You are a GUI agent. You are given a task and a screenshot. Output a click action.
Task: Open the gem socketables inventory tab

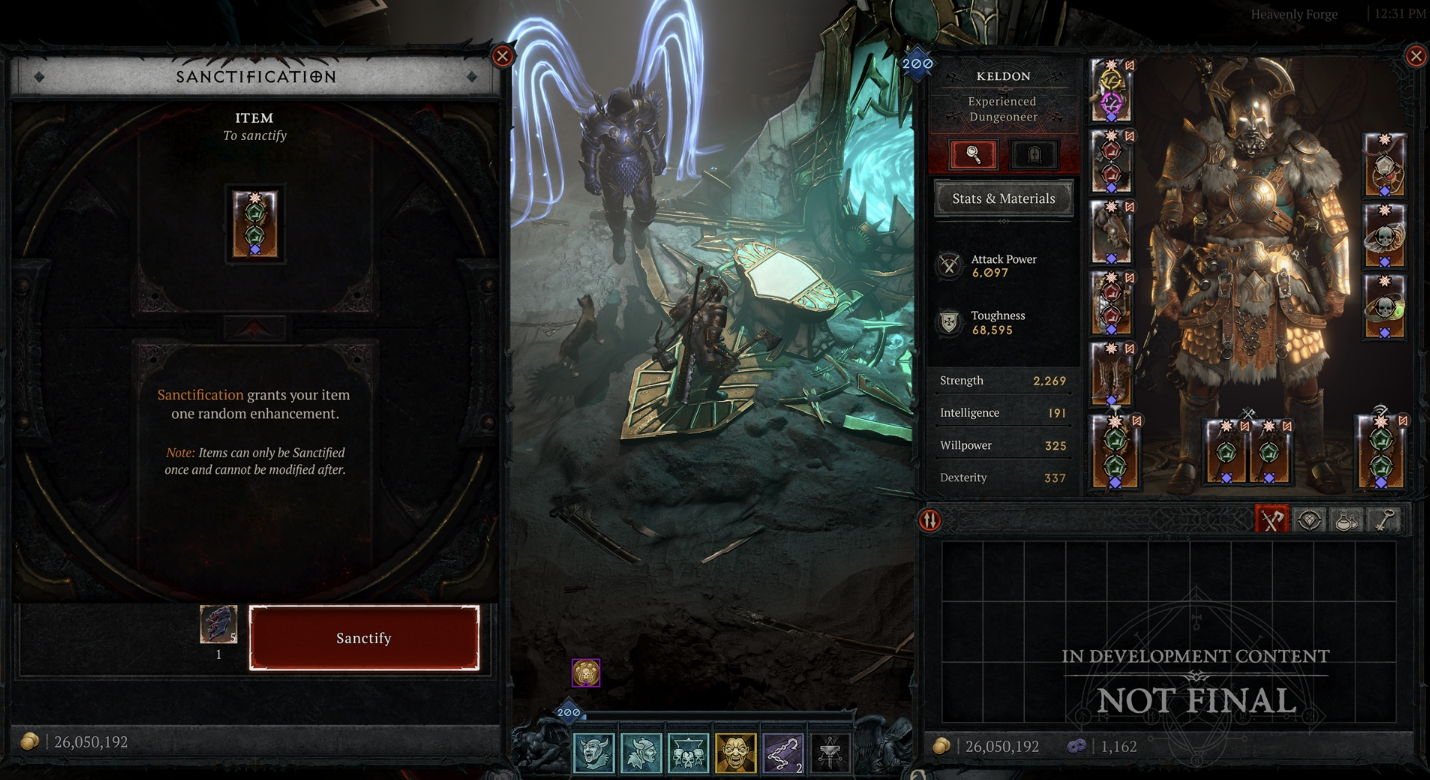pyautogui.click(x=1310, y=520)
